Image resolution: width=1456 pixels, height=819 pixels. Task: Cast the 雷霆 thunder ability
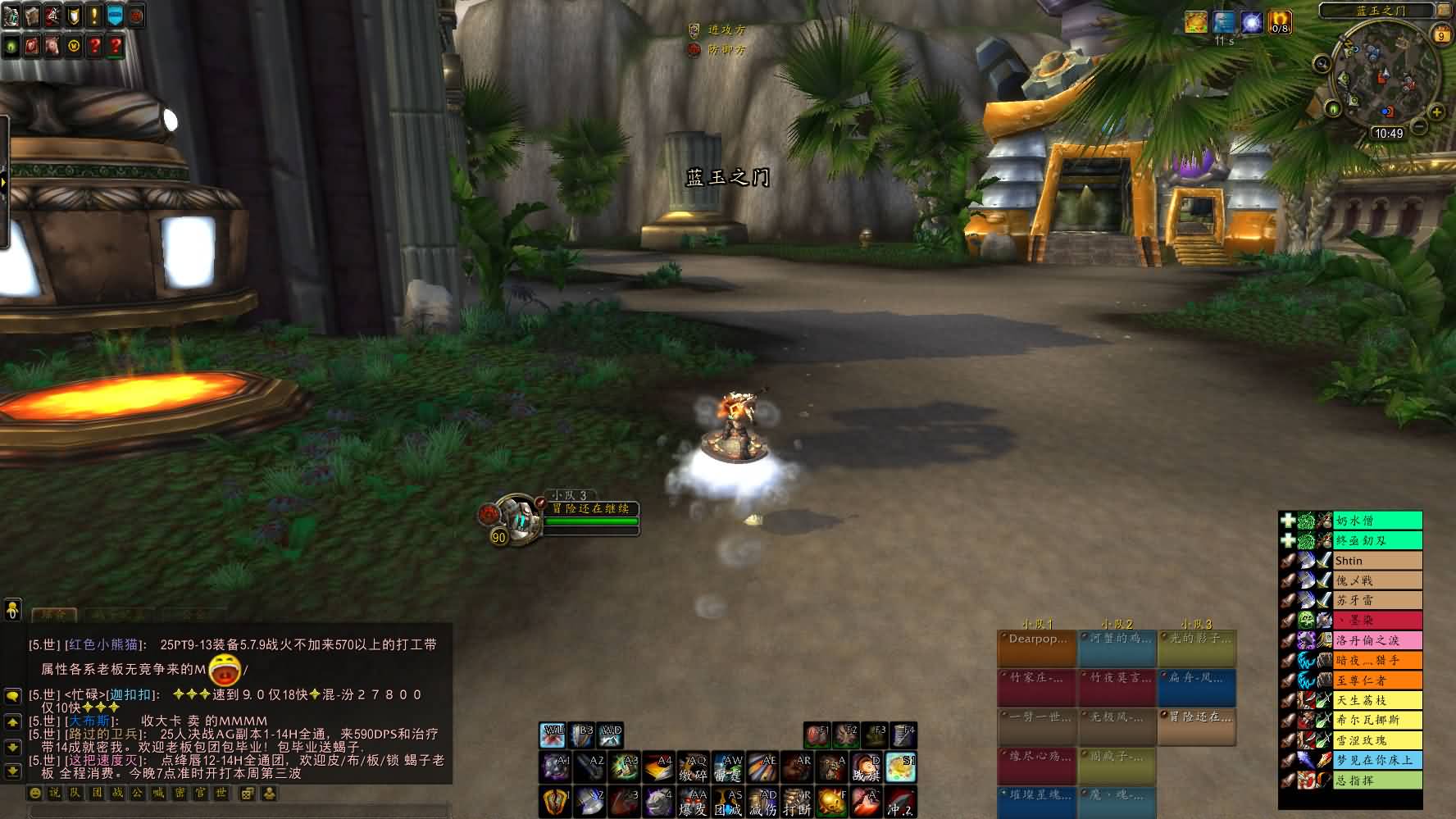(x=728, y=768)
